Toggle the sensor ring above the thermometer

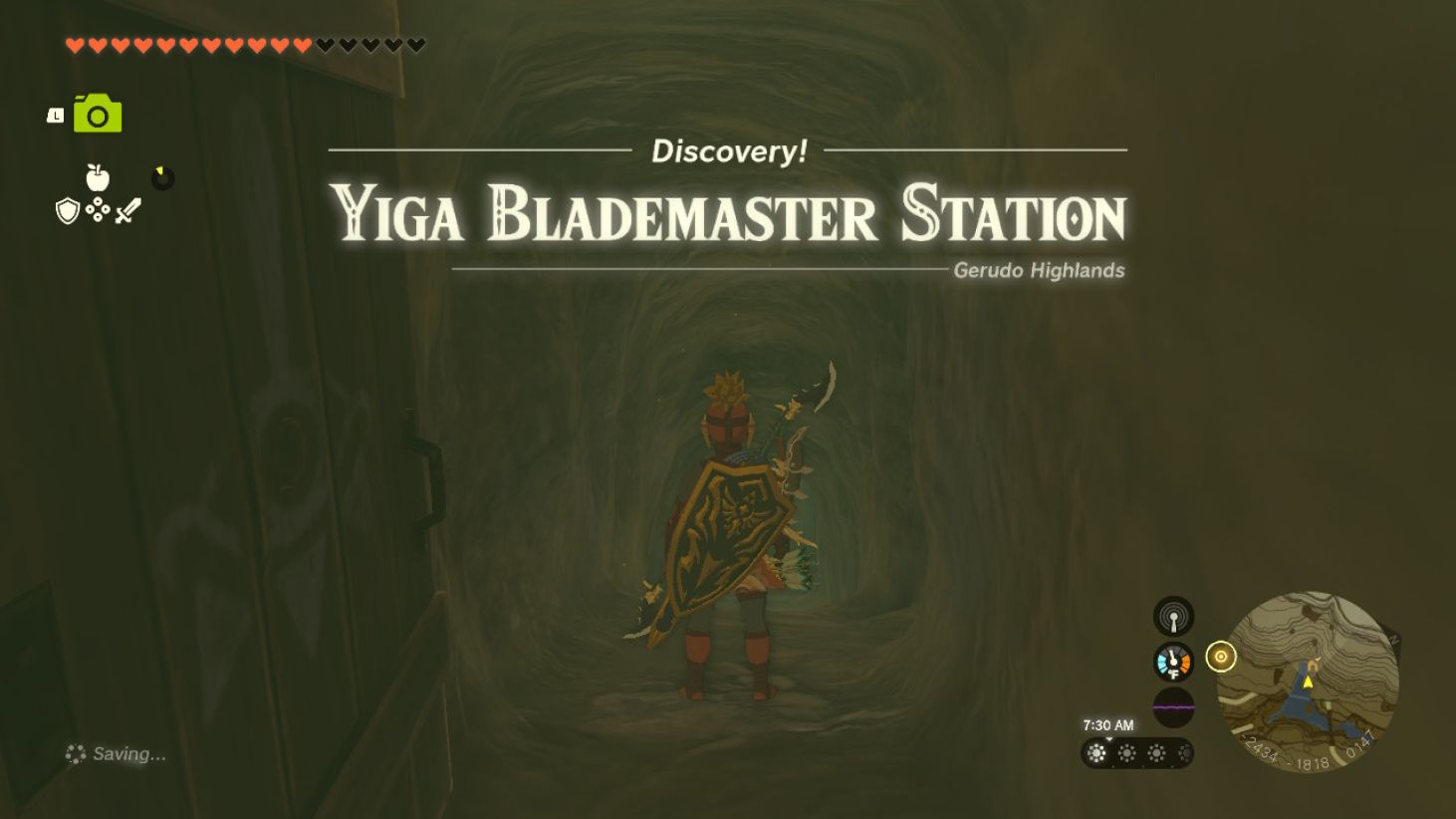[x=1173, y=616]
